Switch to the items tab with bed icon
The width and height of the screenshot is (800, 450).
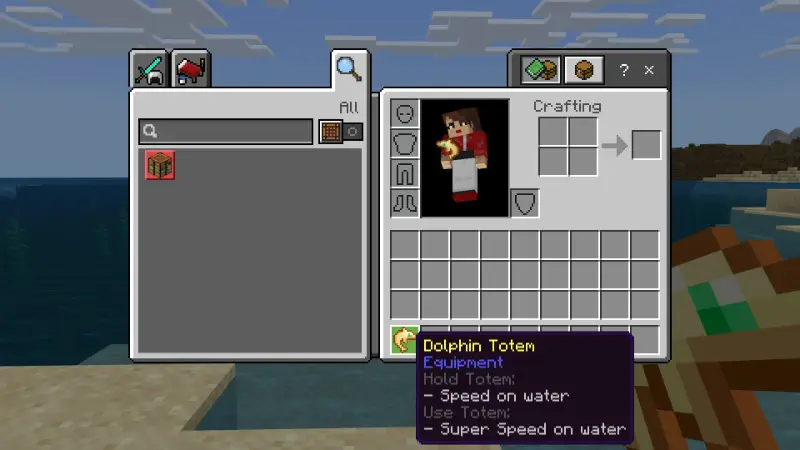click(191, 69)
